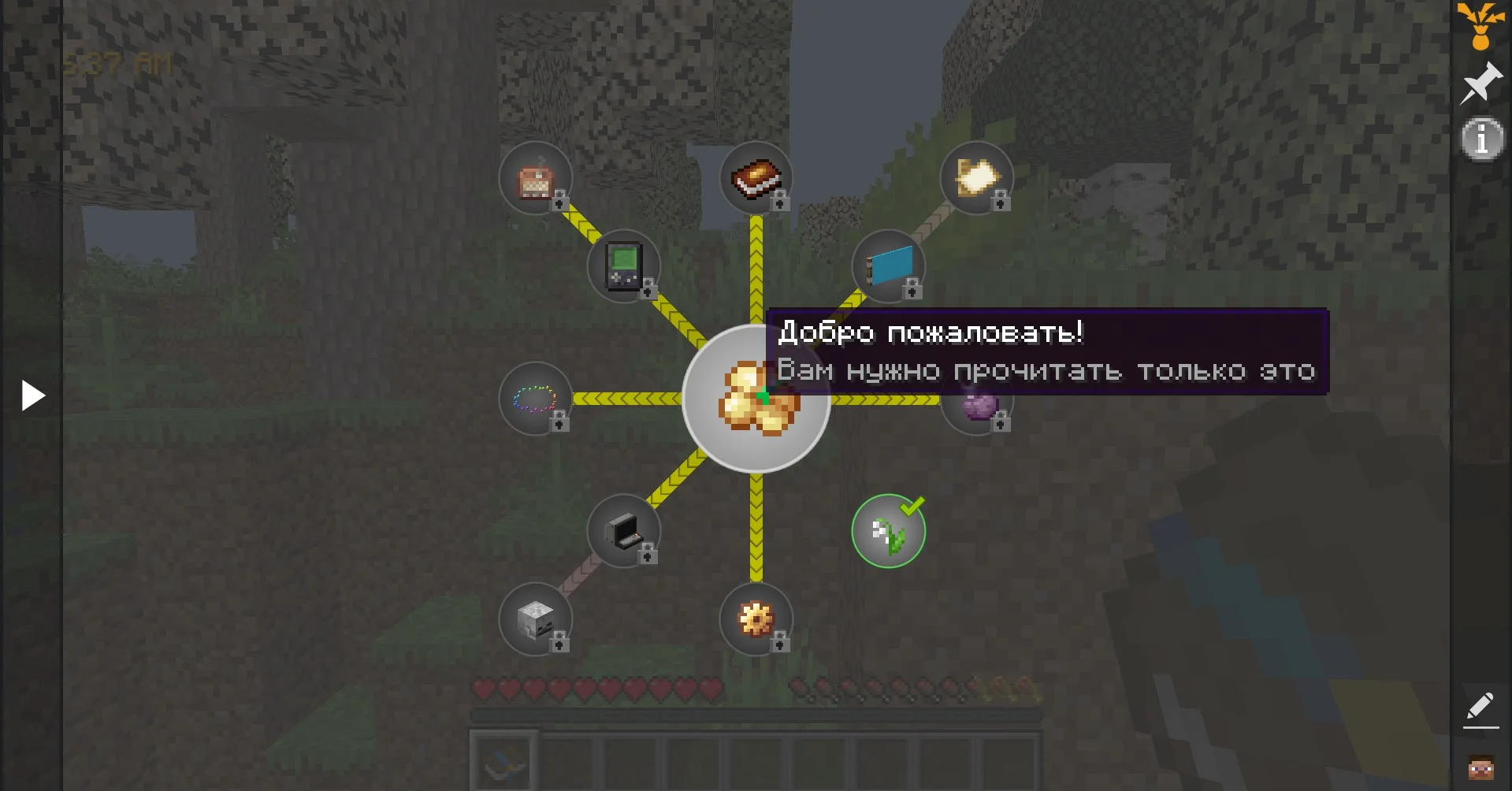Screen dimensions: 1512x791
Task: Choose the locked handheld game console quest
Action: click(x=623, y=266)
